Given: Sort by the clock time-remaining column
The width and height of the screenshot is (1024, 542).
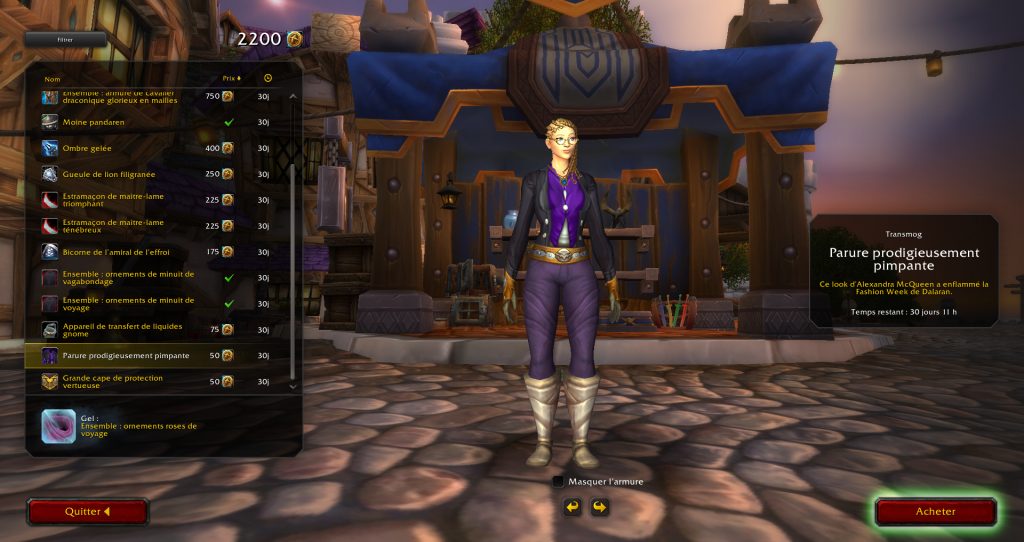Looking at the screenshot, I should tap(268, 78).
